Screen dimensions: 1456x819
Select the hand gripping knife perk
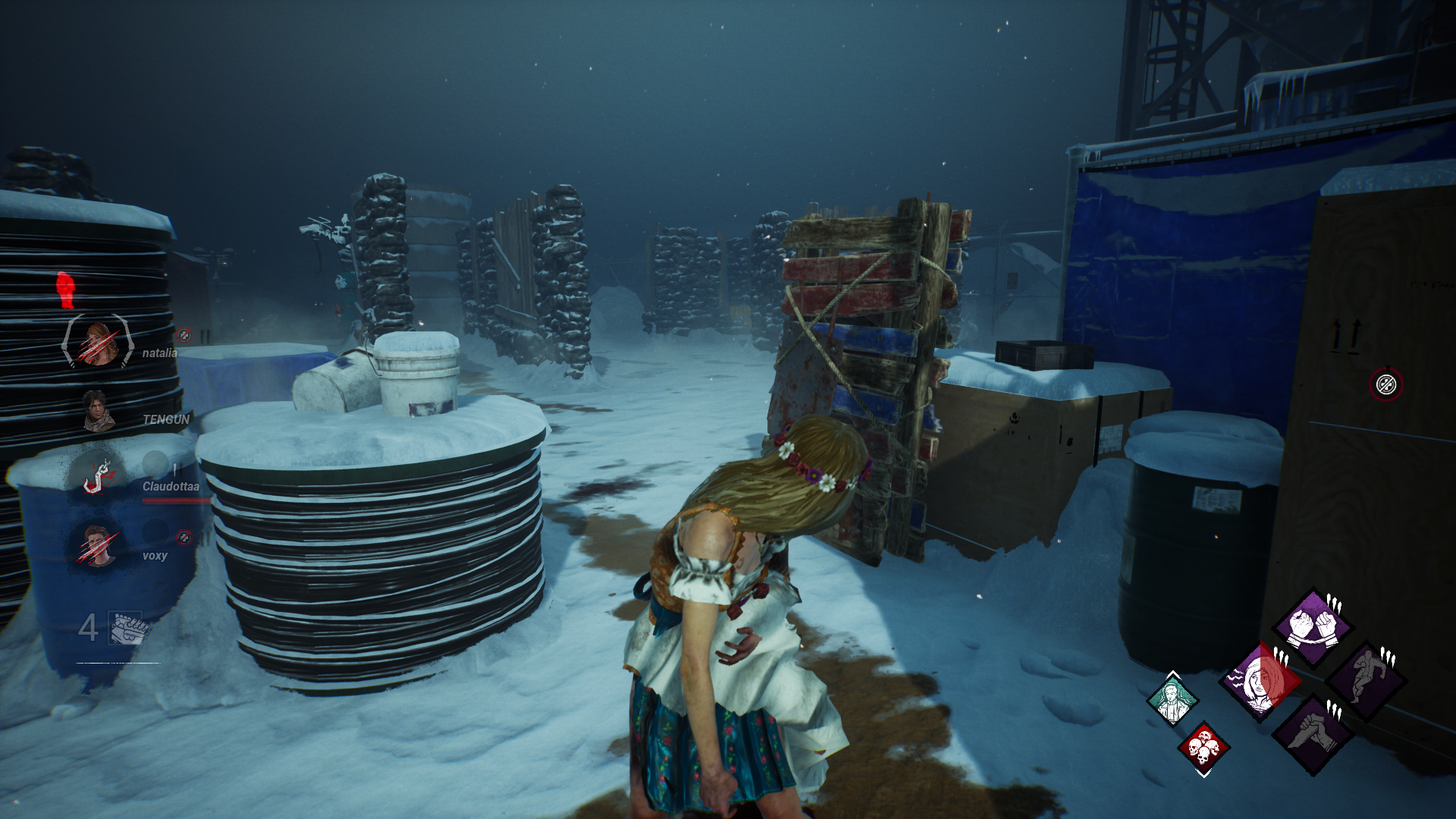[1313, 733]
